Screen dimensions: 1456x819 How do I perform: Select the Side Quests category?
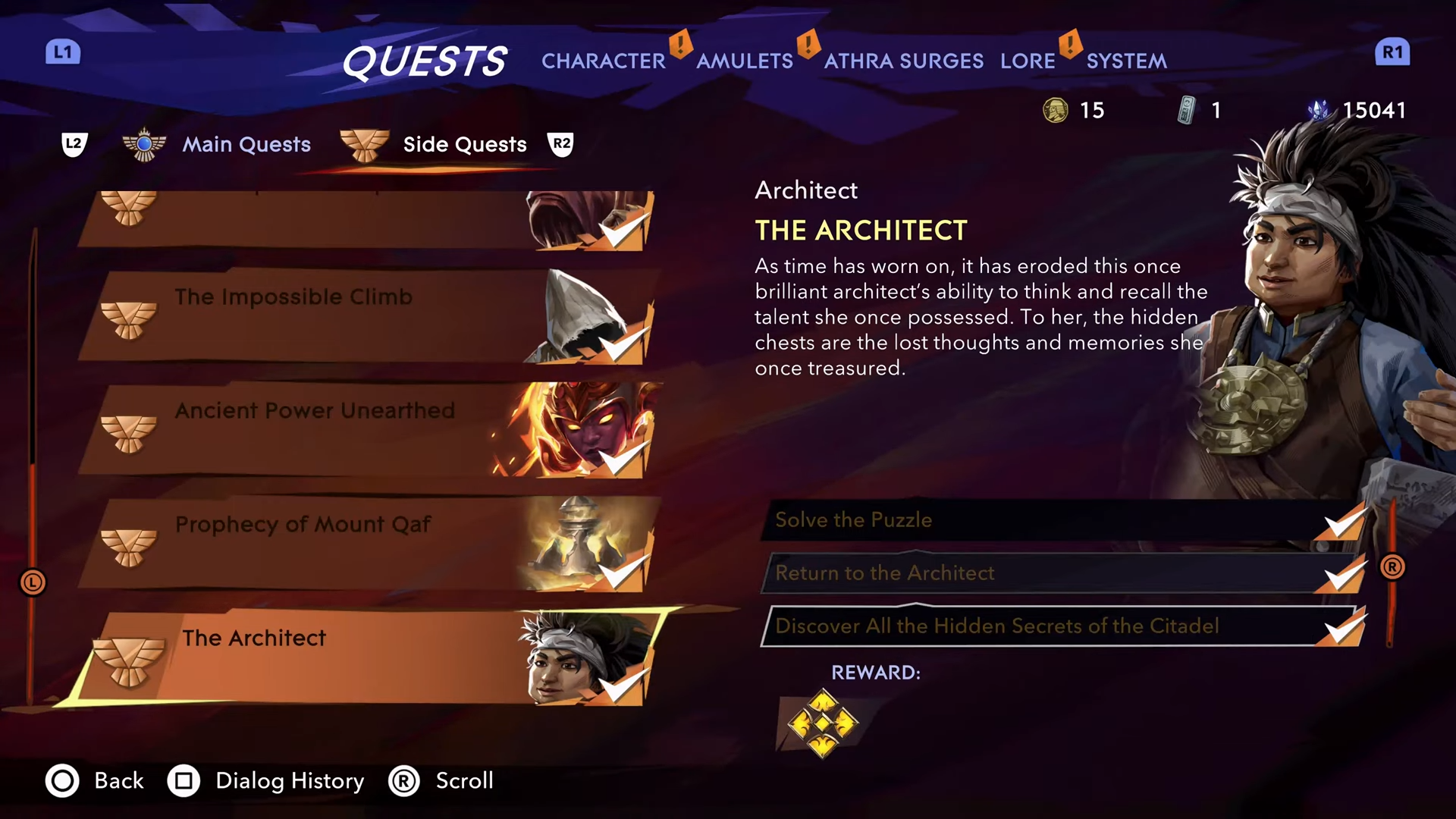coord(464,144)
